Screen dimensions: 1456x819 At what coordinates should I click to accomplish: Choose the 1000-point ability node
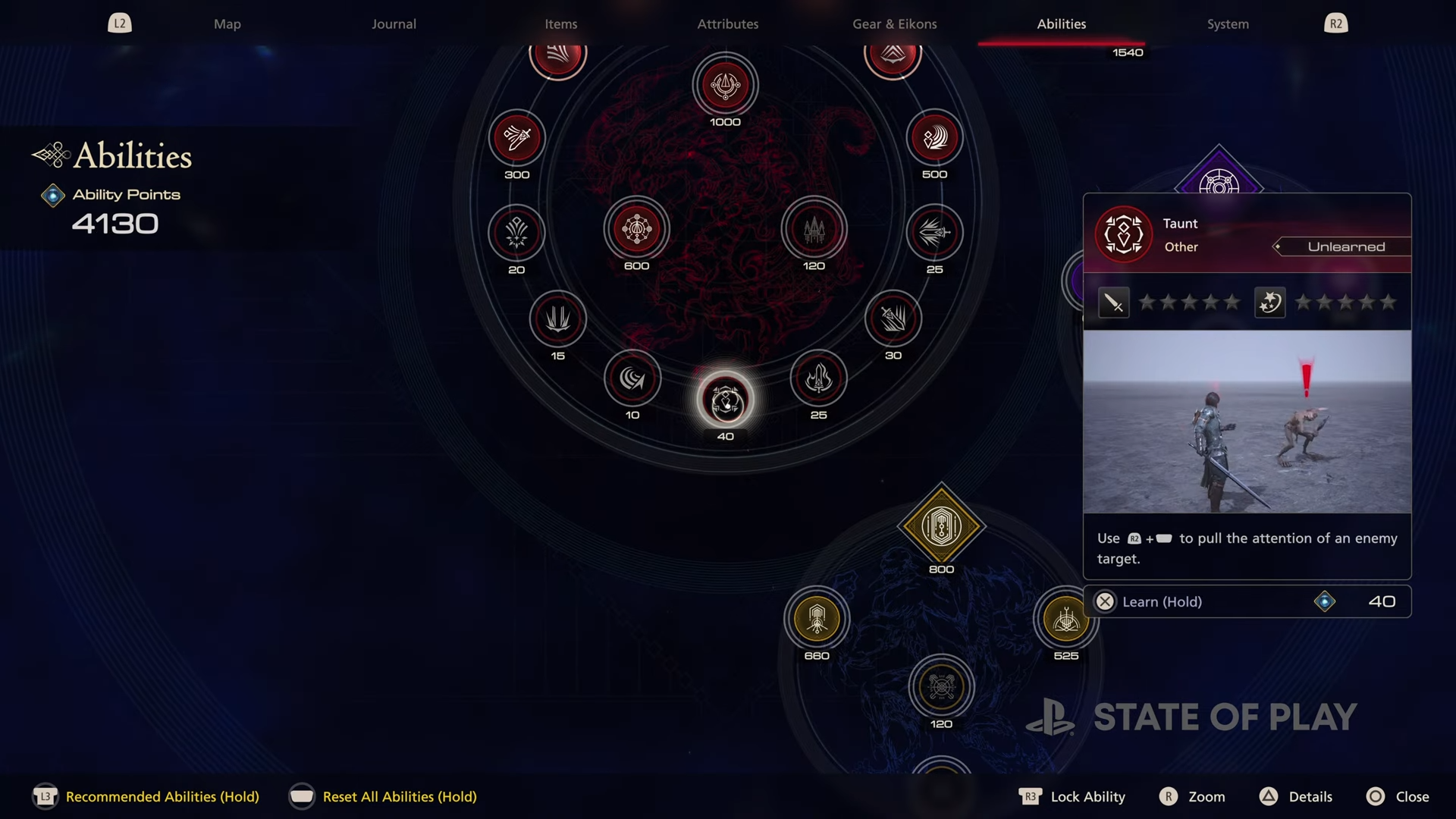(x=725, y=86)
